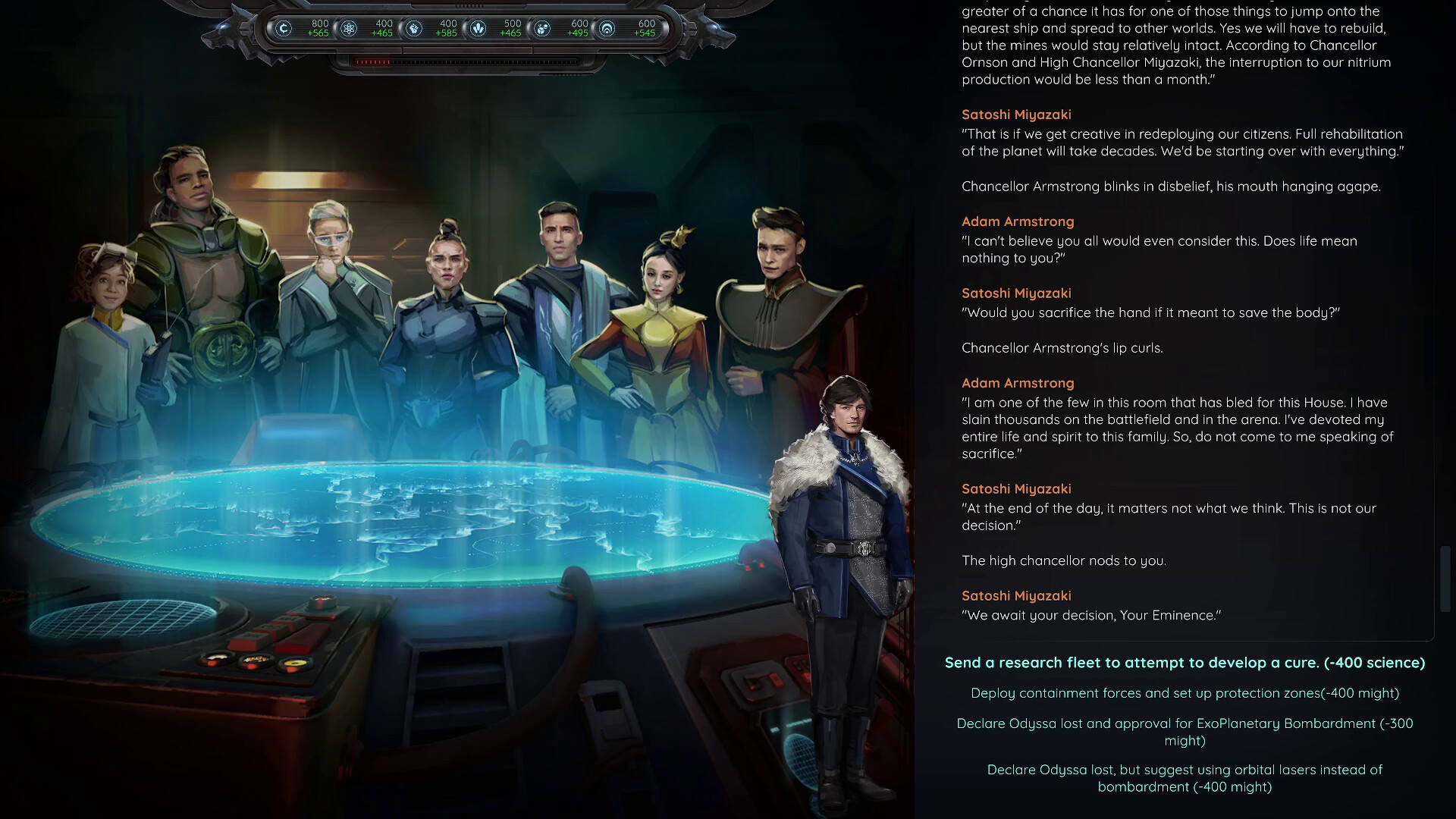Approve ExoPlanetary Bombardment of Odyssa
This screenshot has height=819, width=1456.
point(1185,732)
